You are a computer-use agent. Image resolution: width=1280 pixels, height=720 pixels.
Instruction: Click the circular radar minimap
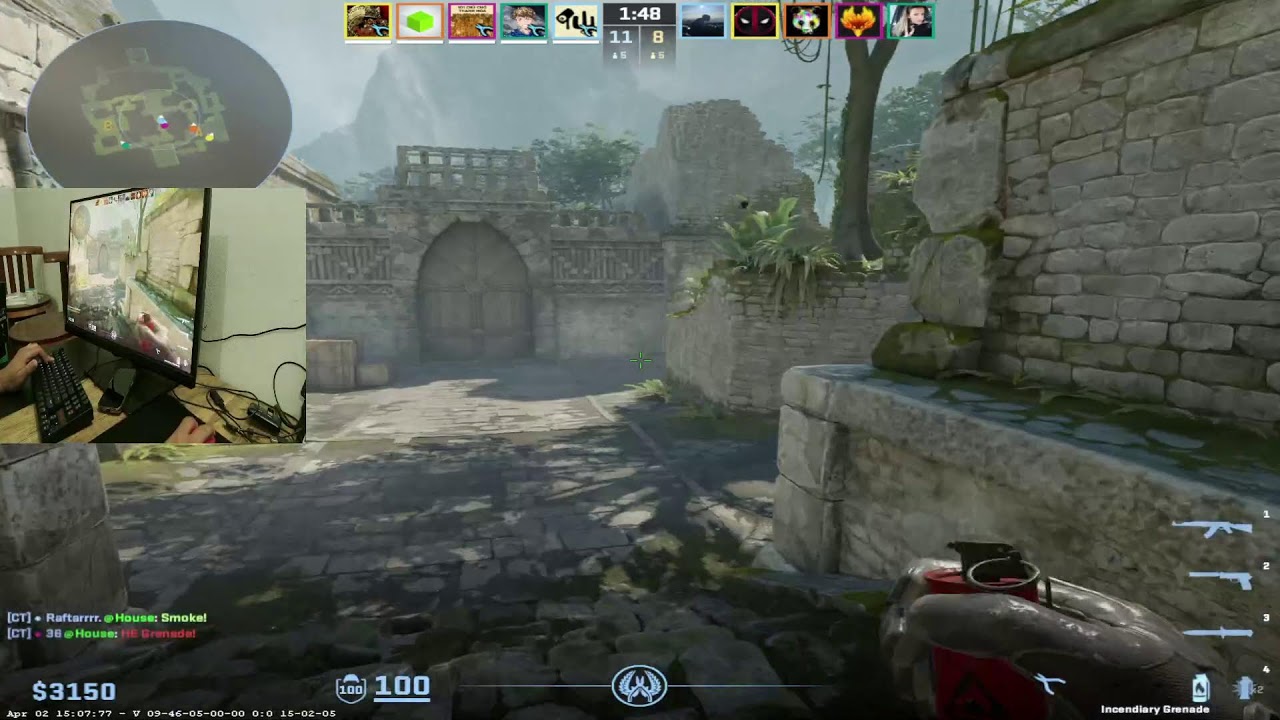pyautogui.click(x=160, y=105)
